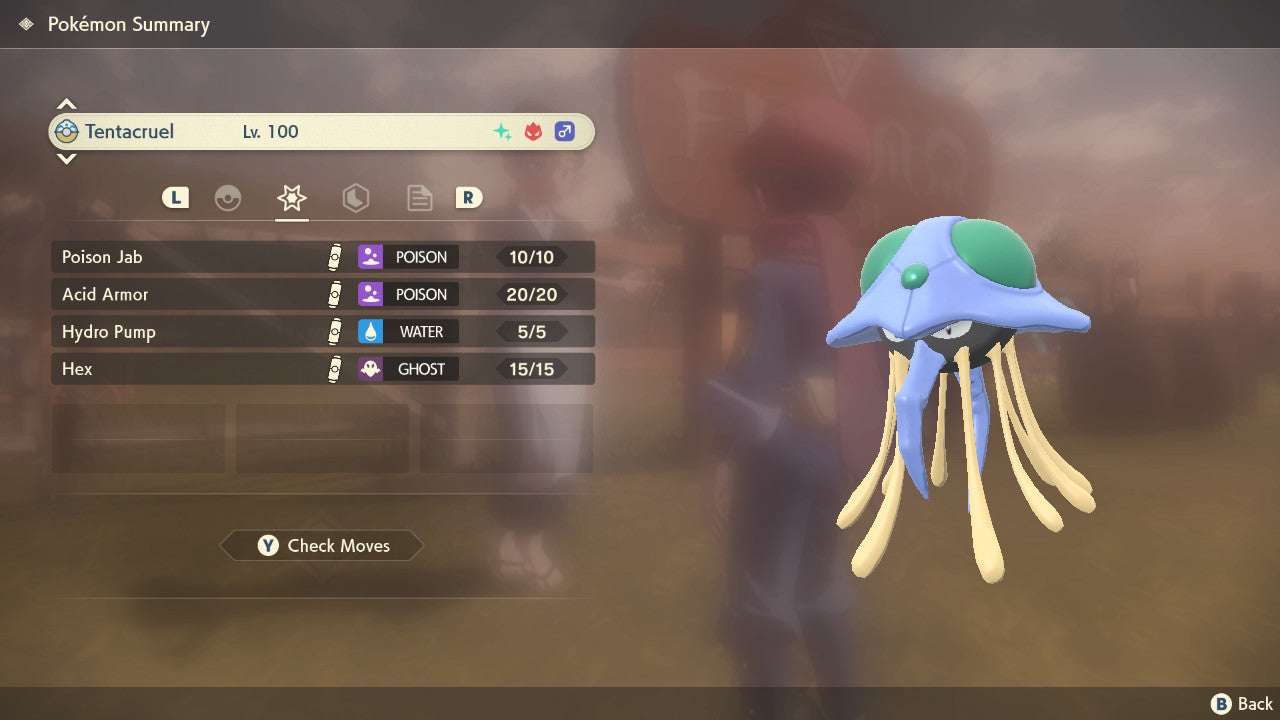1280x720 pixels.
Task: Switch to the shield-shaped stats tab
Action: 355,198
